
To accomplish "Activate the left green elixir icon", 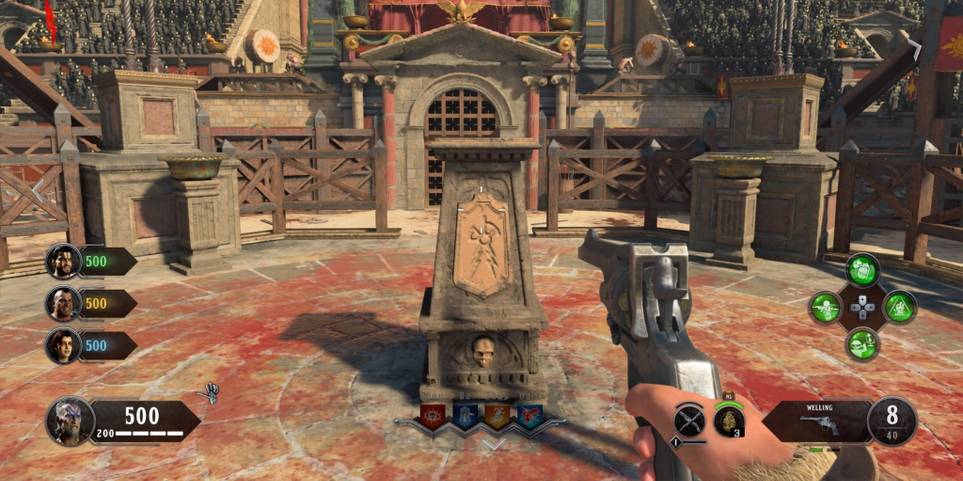I will pos(825,307).
